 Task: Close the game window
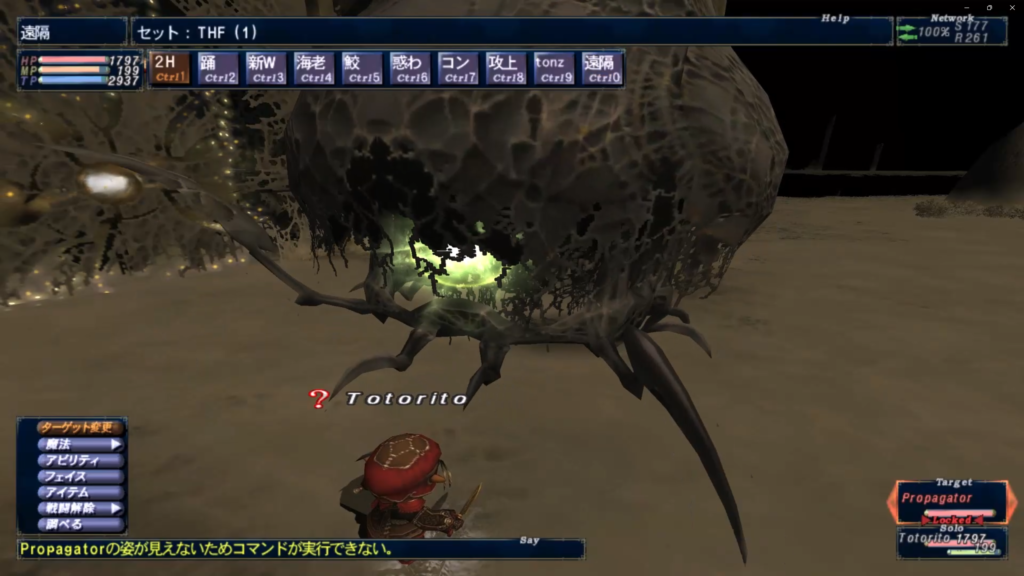coord(1011,7)
